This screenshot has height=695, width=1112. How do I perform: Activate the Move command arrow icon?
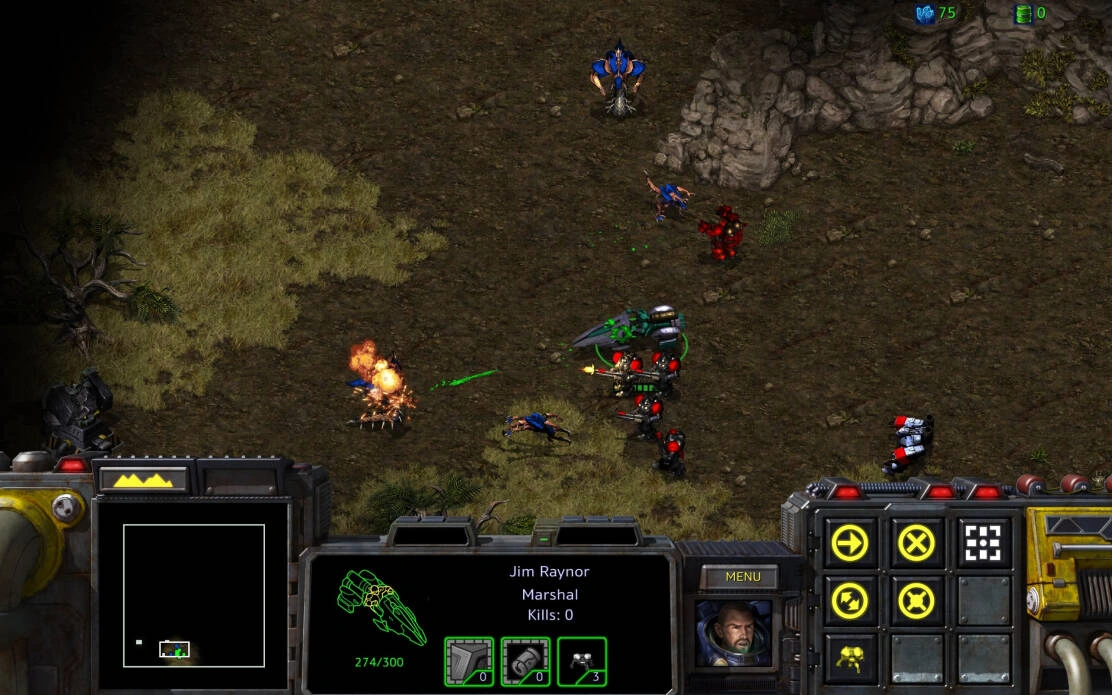(x=851, y=543)
